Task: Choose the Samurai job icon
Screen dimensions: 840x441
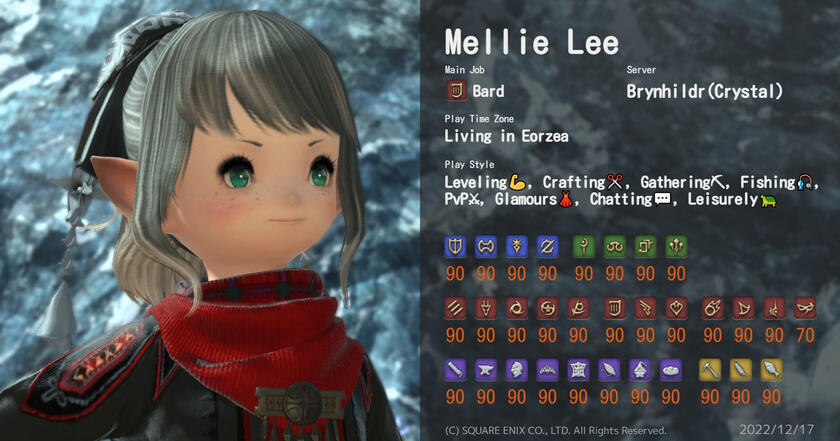Action: [547, 309]
